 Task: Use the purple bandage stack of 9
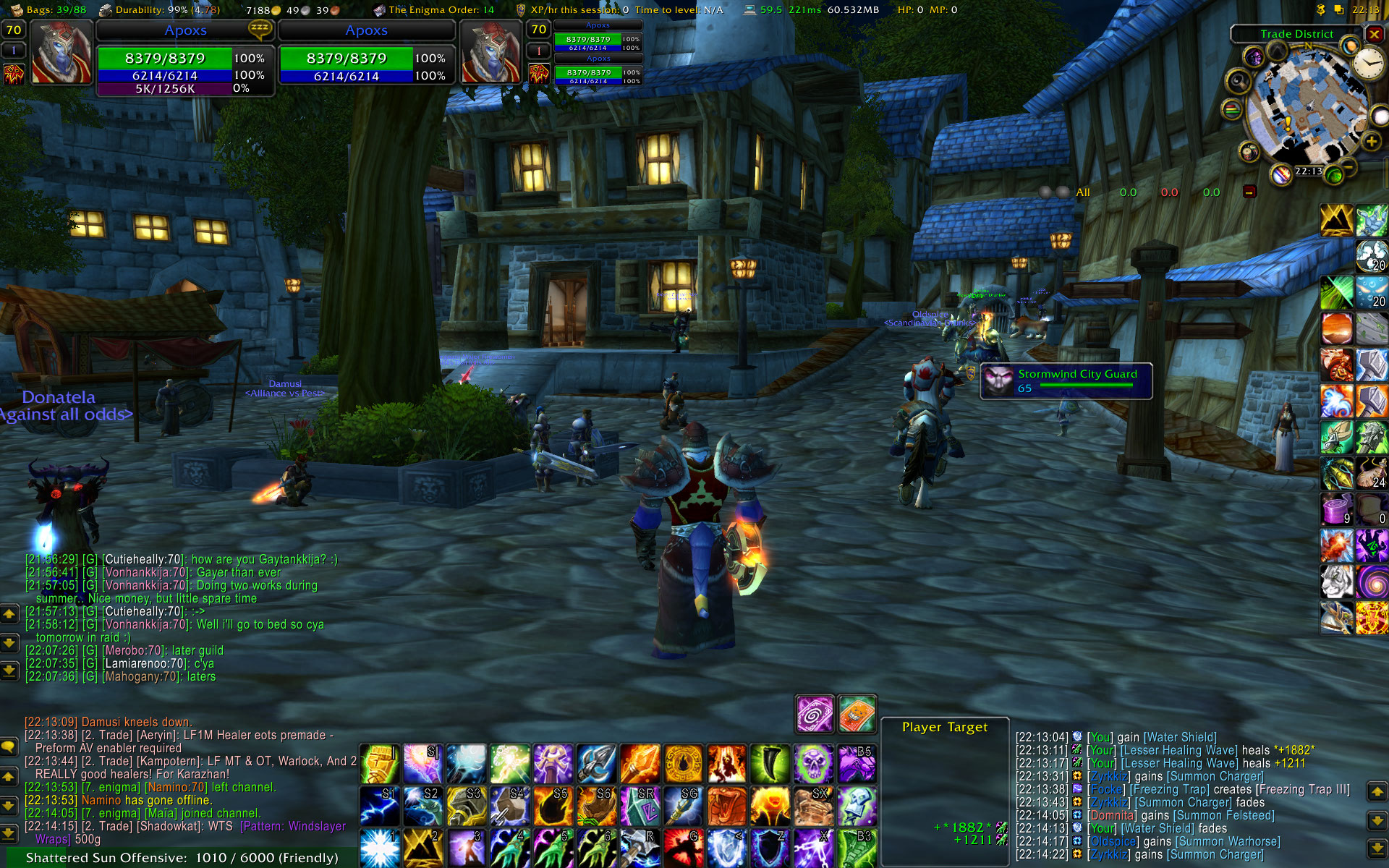tap(1336, 509)
